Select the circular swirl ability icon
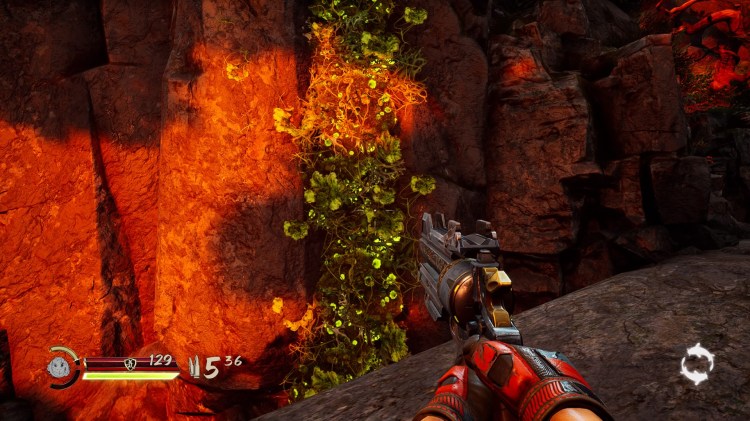This screenshot has width=750, height=421. (696, 364)
